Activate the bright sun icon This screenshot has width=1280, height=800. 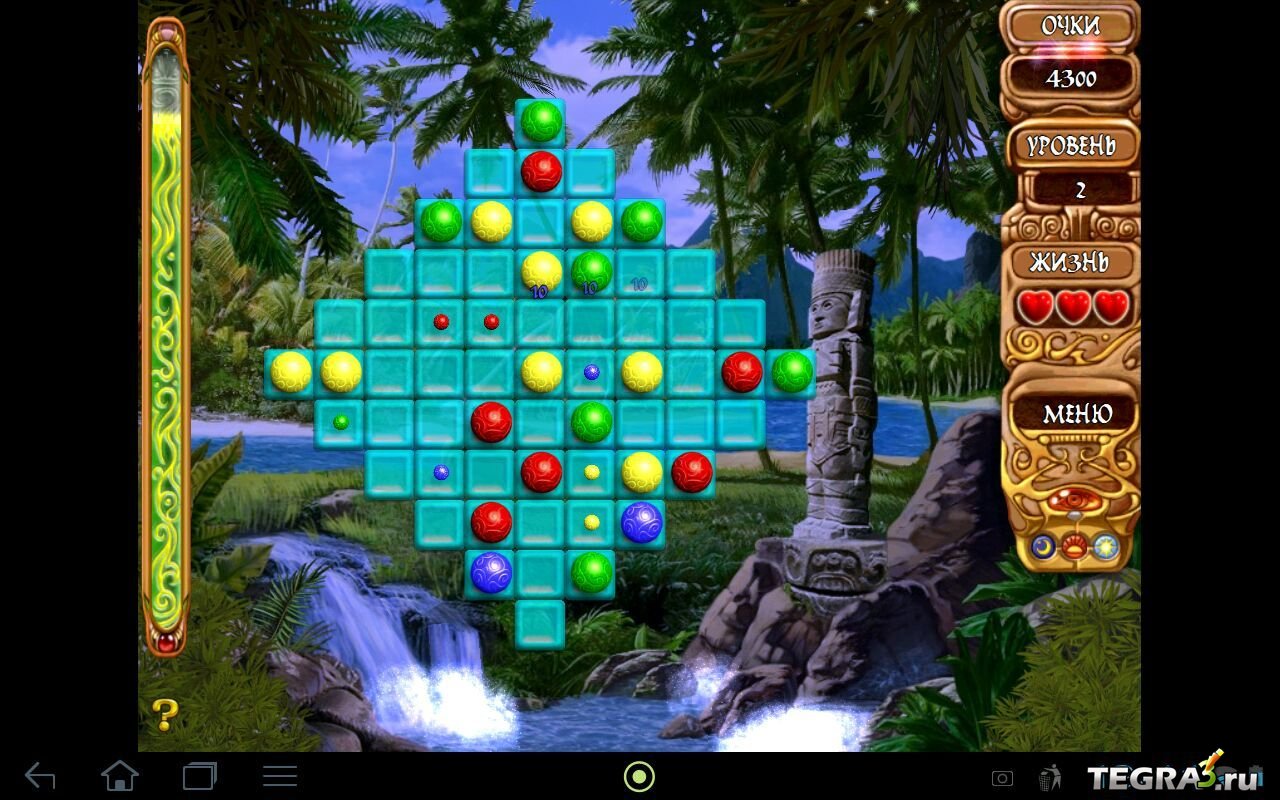coord(1106,546)
